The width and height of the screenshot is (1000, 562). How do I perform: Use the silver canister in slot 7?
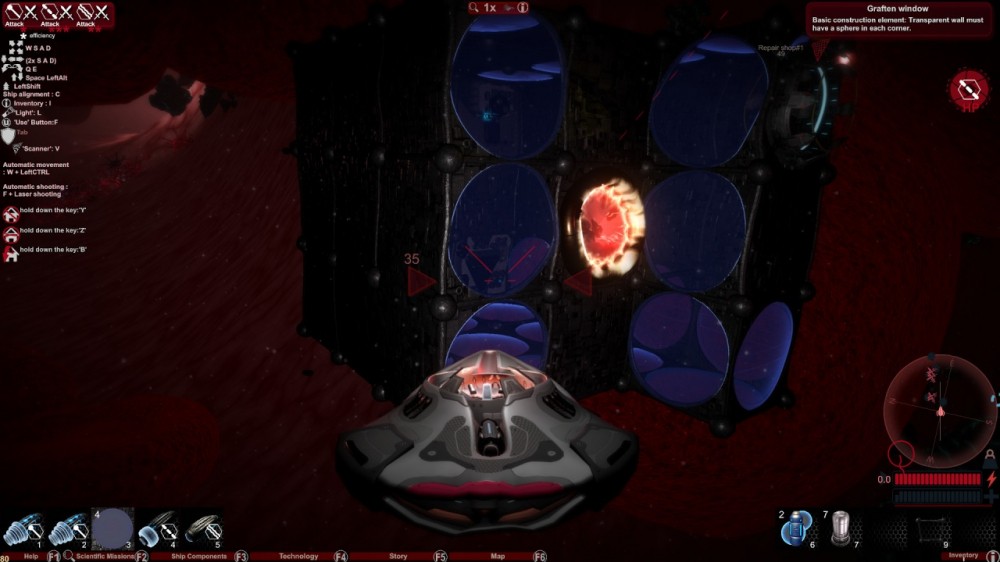(x=840, y=527)
